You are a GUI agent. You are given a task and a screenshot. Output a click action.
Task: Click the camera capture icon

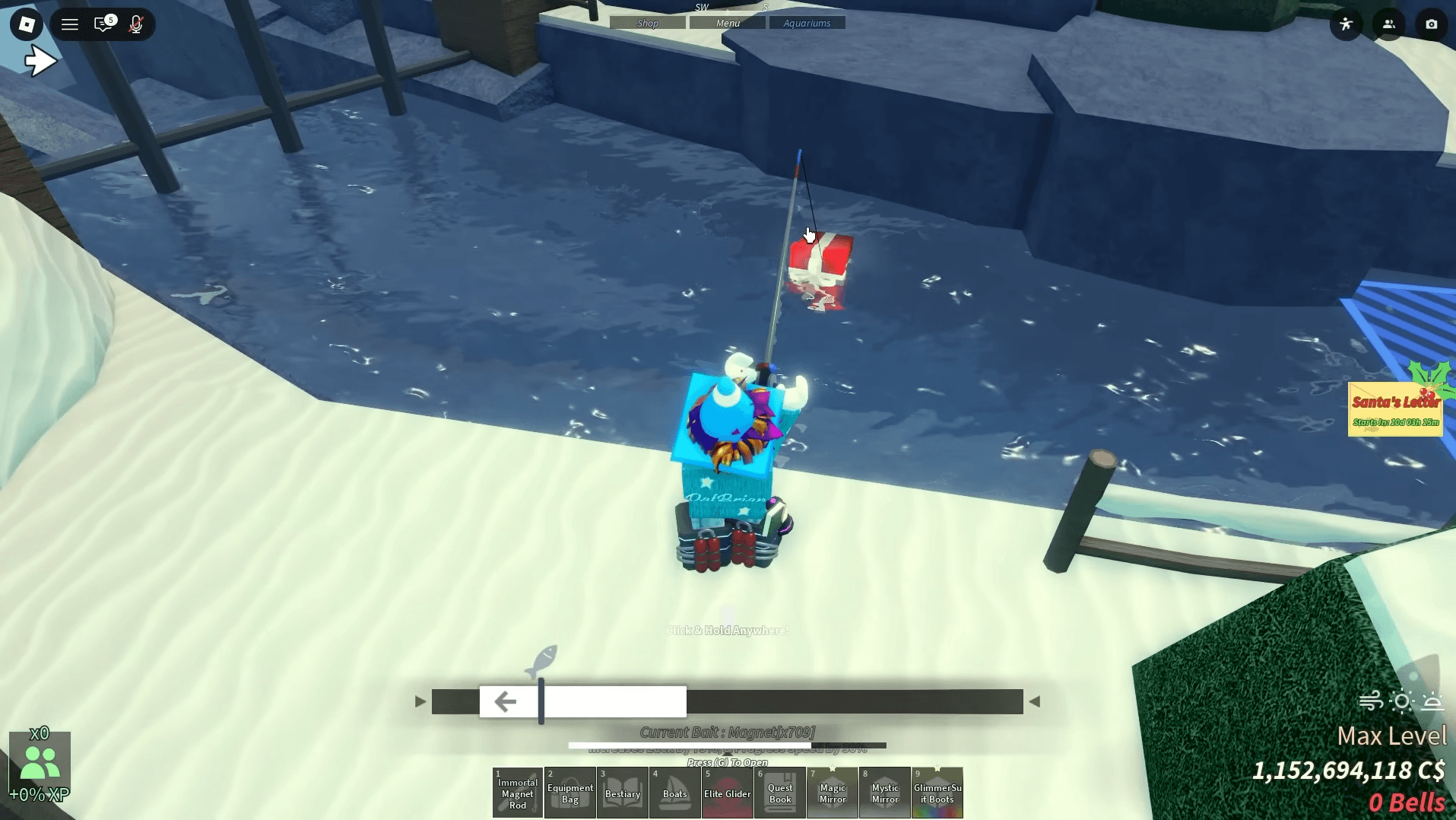1431,24
